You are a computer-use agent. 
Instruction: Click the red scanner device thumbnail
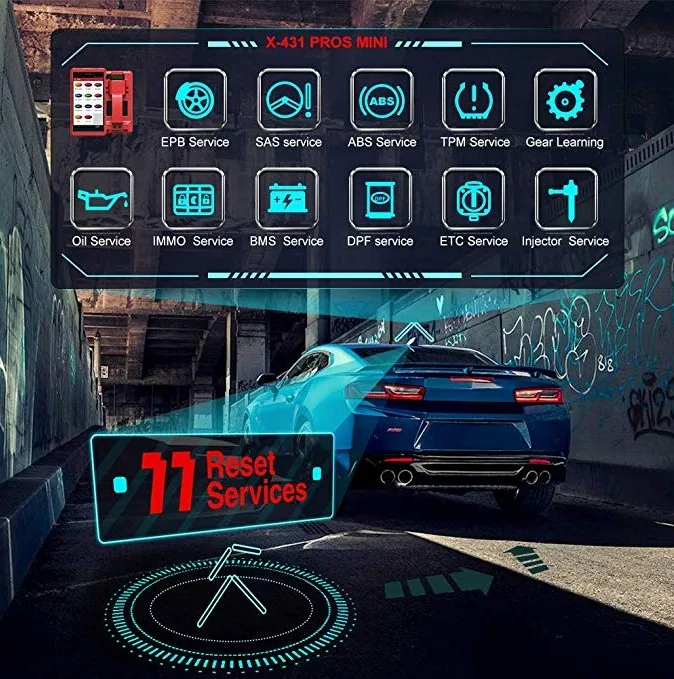[102, 104]
